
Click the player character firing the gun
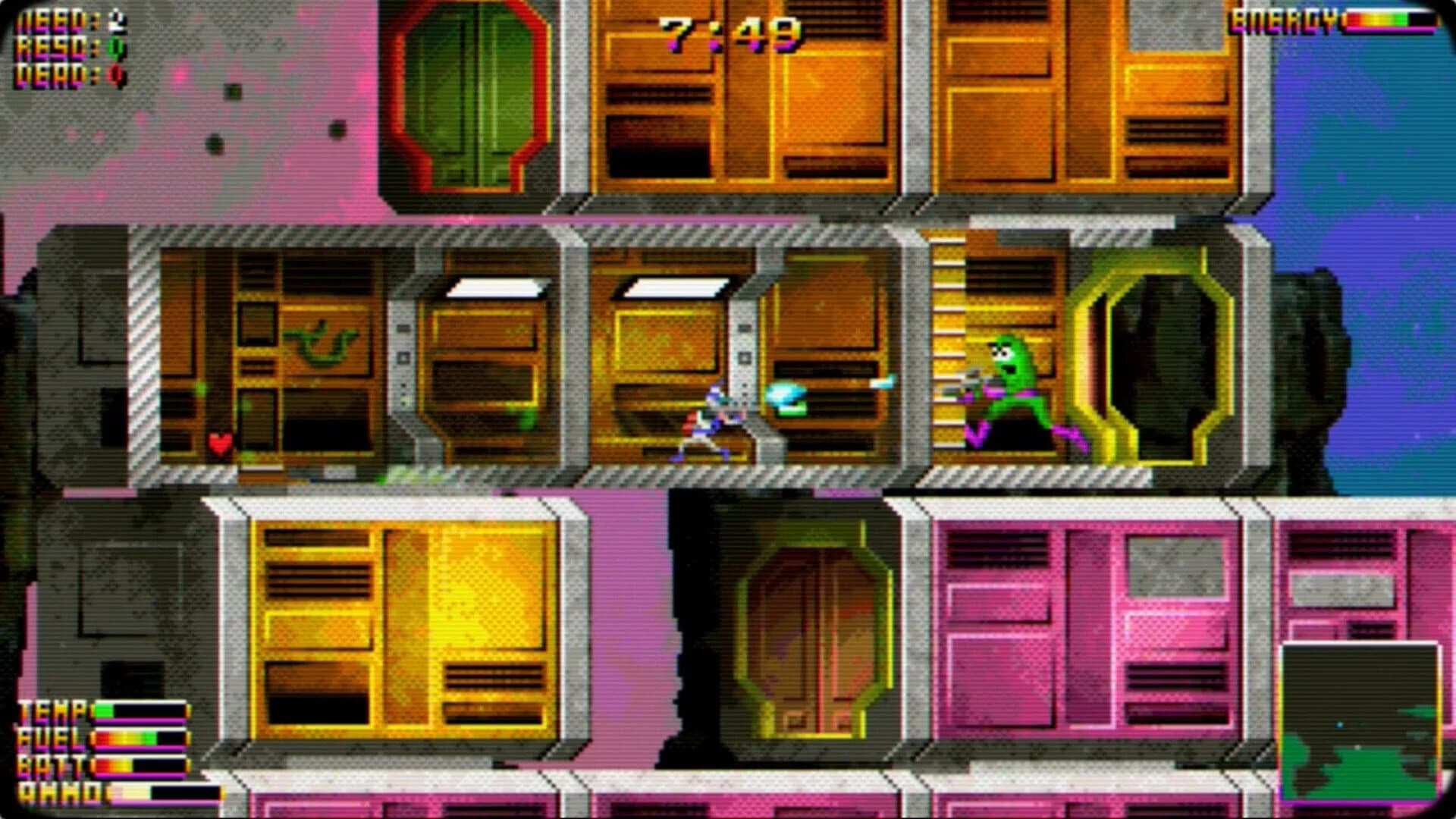tap(713, 417)
